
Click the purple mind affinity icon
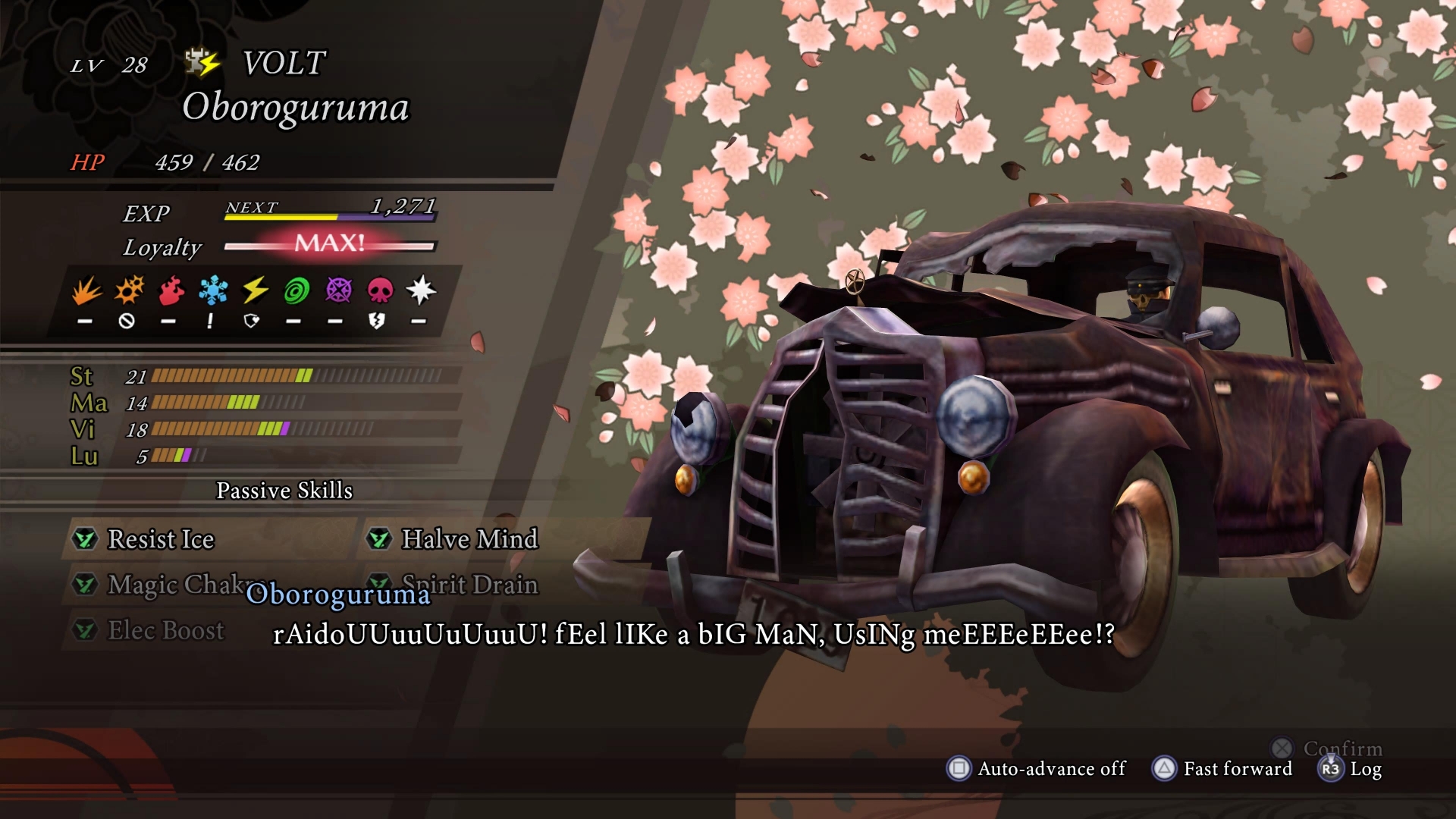click(x=338, y=290)
